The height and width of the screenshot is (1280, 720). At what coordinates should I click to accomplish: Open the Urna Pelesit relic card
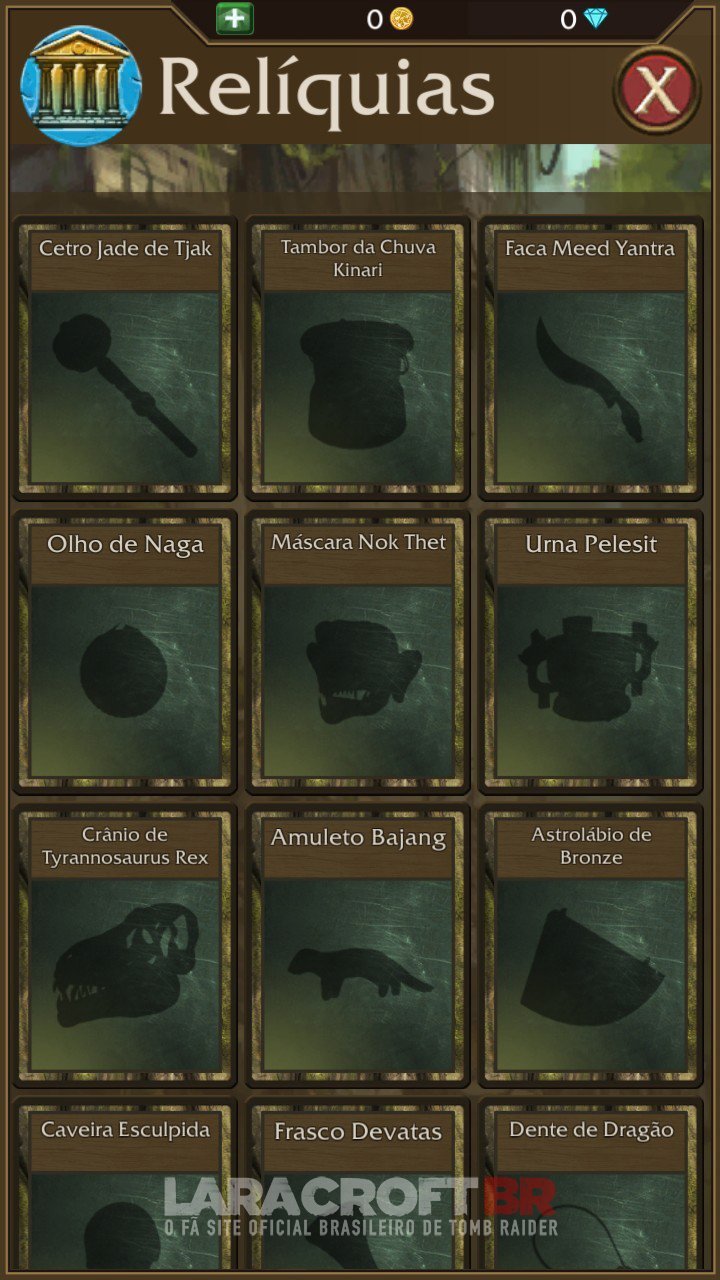click(x=590, y=652)
